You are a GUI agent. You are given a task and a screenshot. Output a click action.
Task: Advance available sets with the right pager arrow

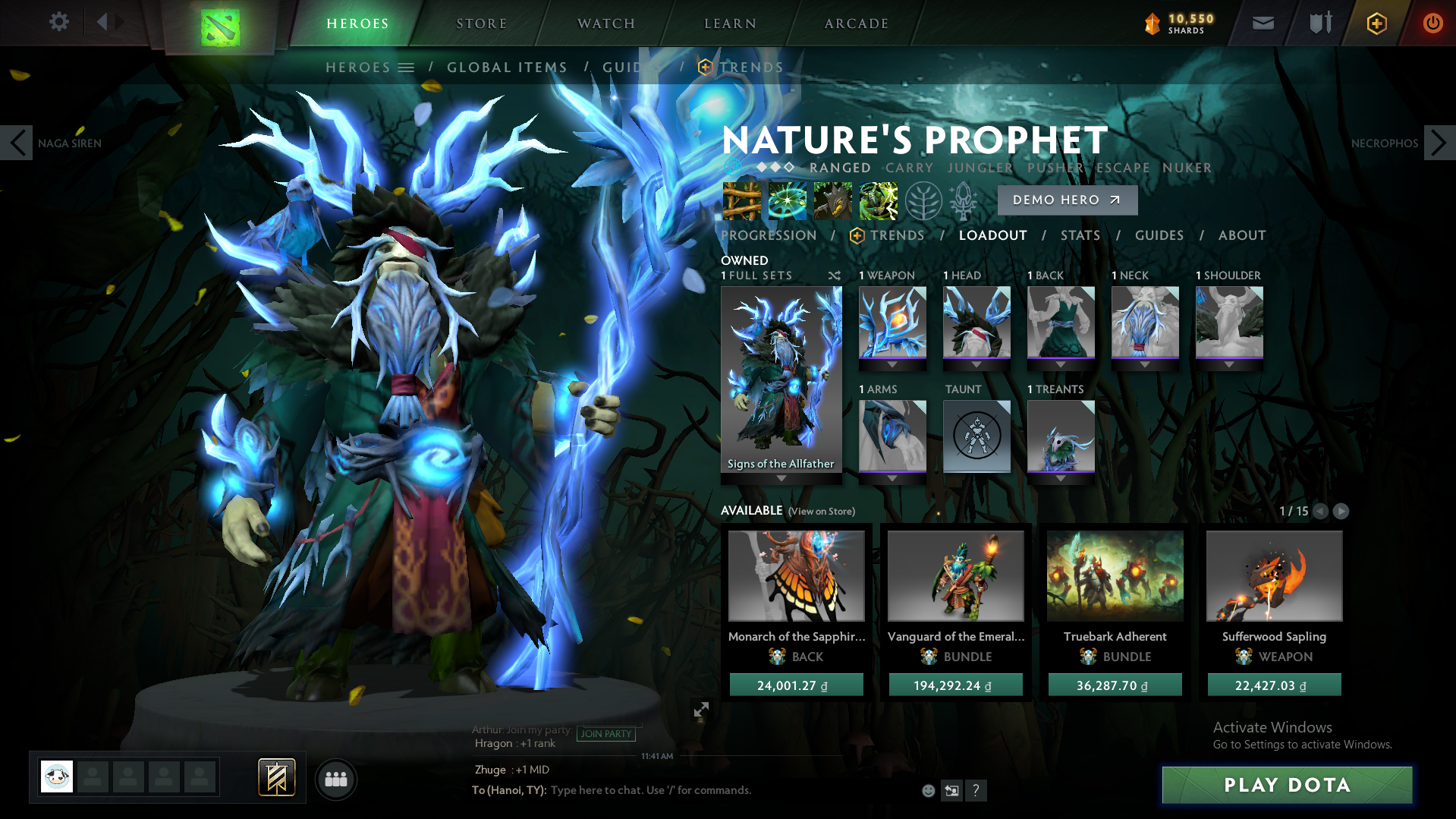coord(1340,512)
